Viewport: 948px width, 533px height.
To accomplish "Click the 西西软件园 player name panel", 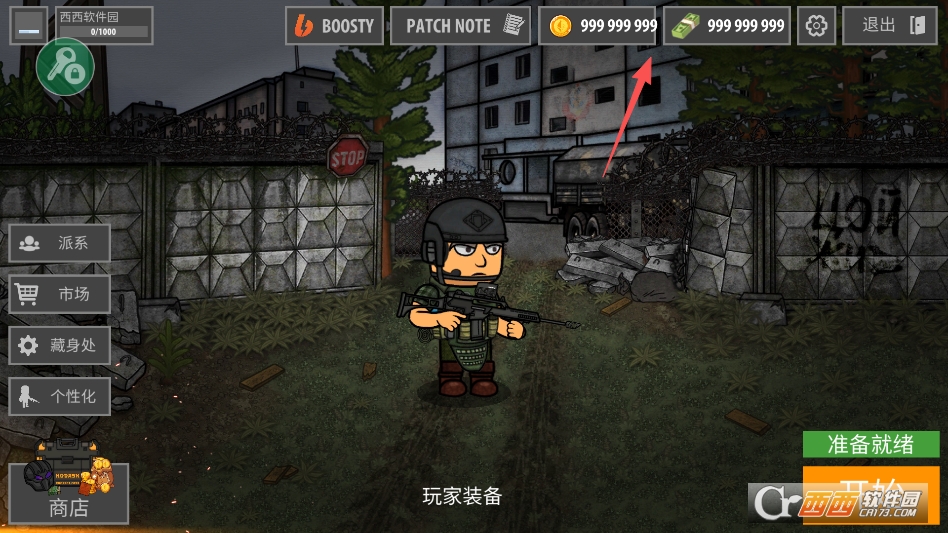I will (104, 24).
